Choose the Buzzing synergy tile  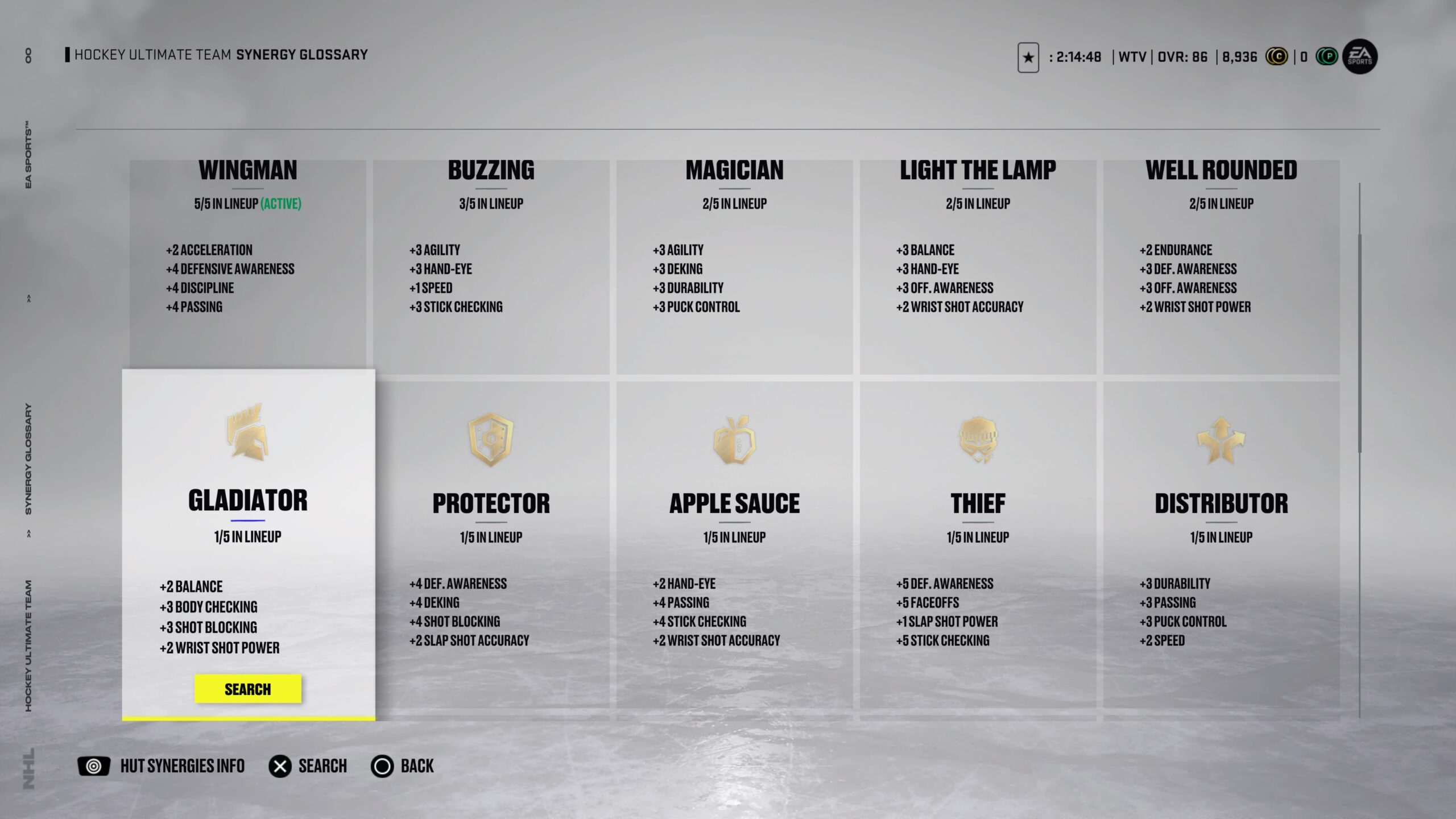click(x=491, y=262)
